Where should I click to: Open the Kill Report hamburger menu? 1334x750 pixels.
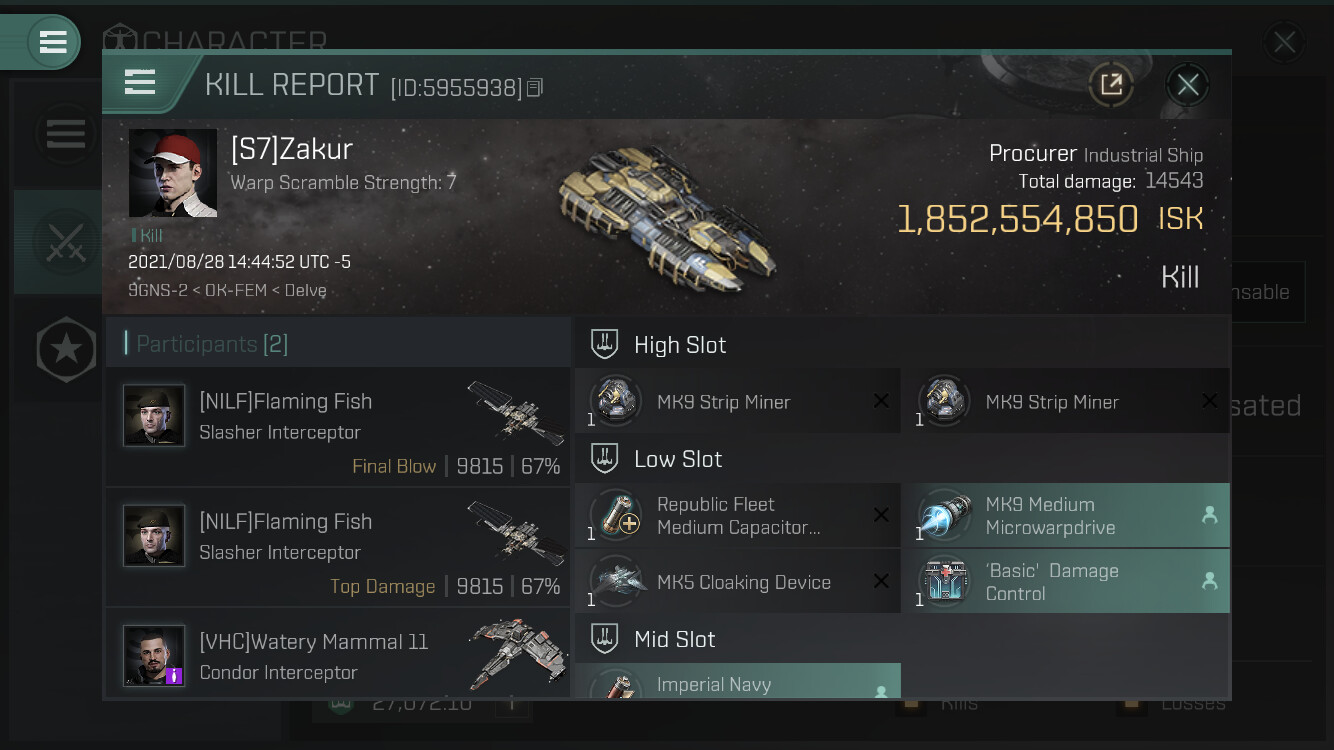coord(140,82)
